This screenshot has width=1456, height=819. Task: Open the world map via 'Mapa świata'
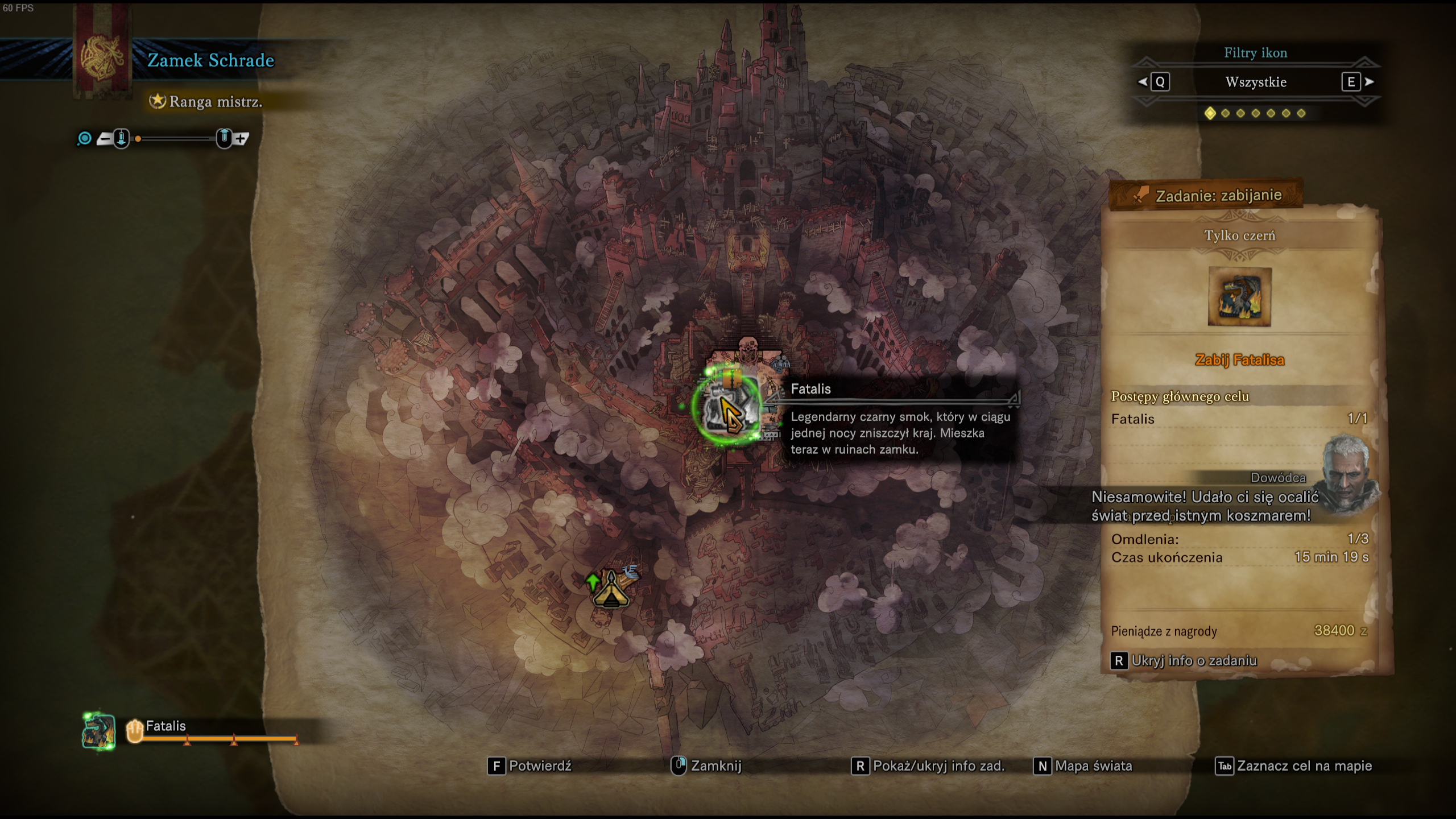coord(1083,766)
